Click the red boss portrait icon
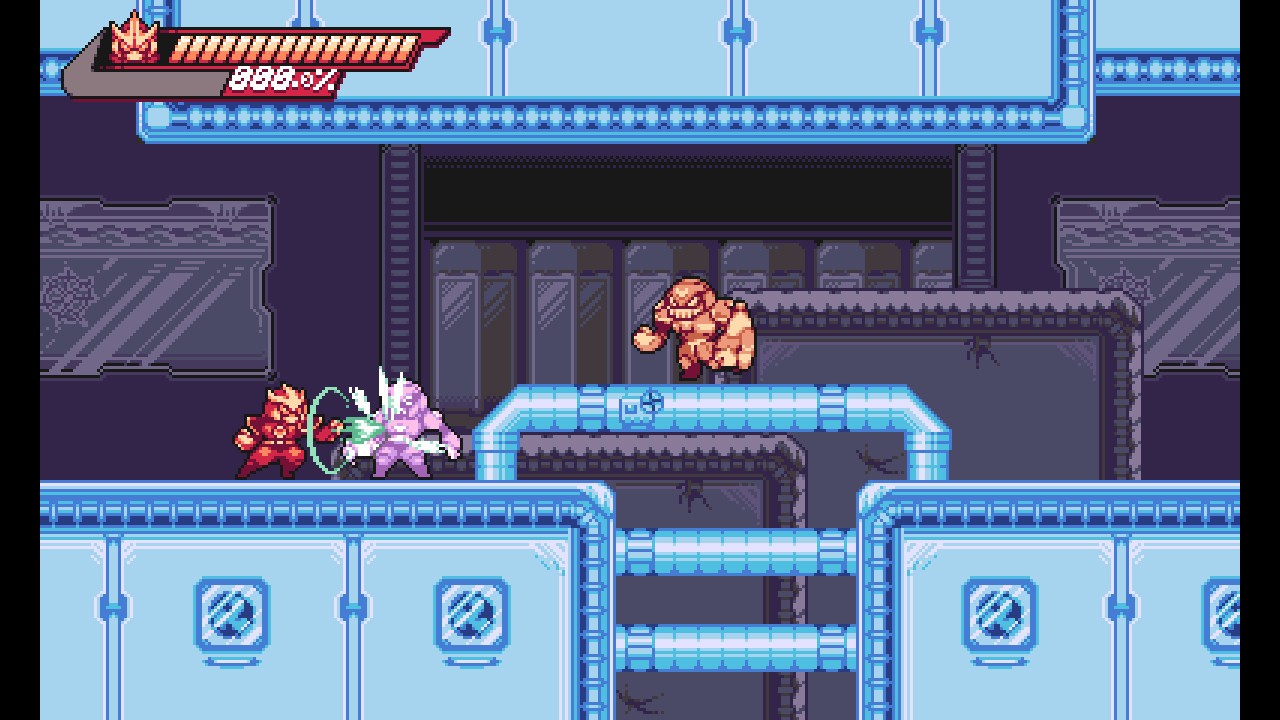The height and width of the screenshot is (720, 1280). [x=135, y=42]
